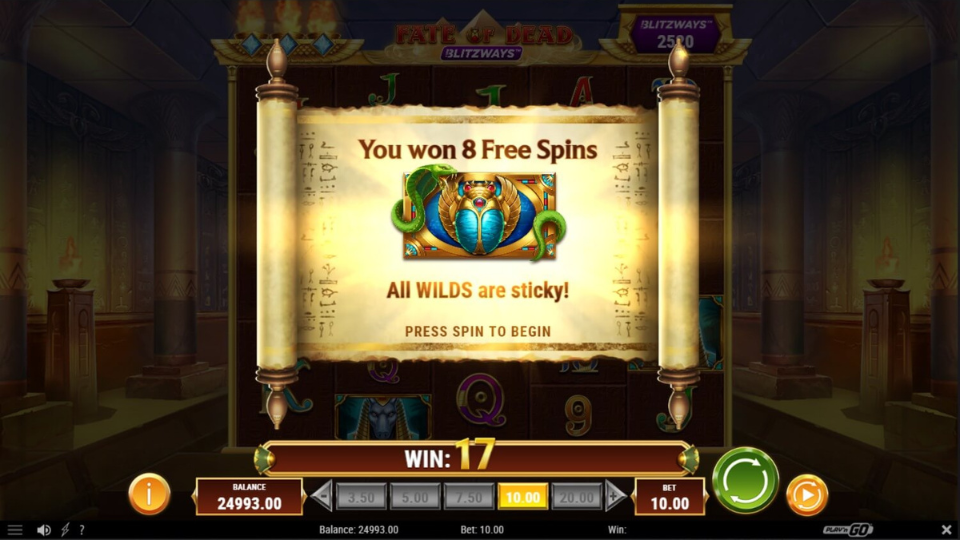This screenshot has width=960, height=540.
Task: Set the bet to 7.50
Action: coord(469,496)
